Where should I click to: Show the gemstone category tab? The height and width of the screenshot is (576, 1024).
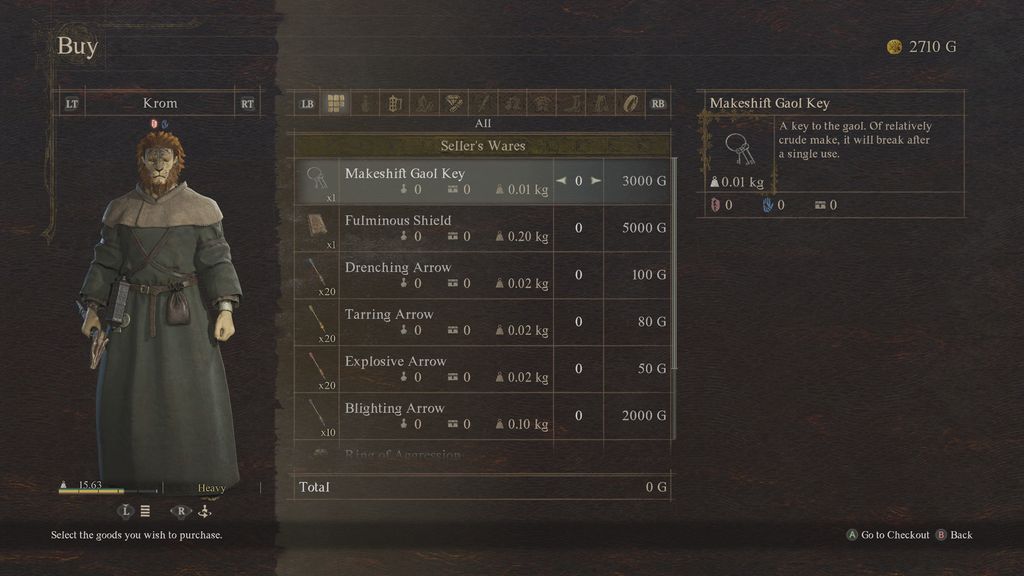(453, 103)
